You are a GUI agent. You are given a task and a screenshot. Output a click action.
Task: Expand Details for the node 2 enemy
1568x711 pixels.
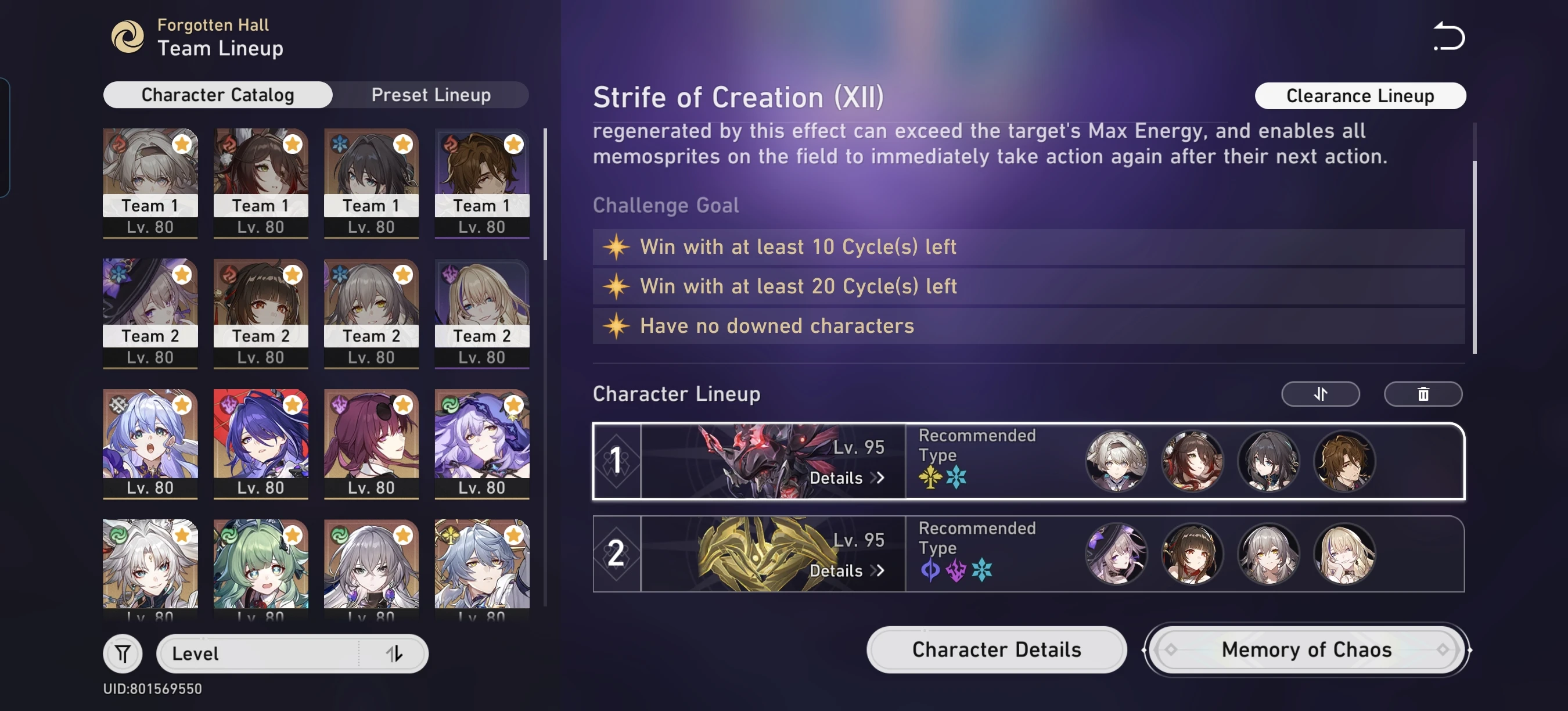(x=846, y=571)
